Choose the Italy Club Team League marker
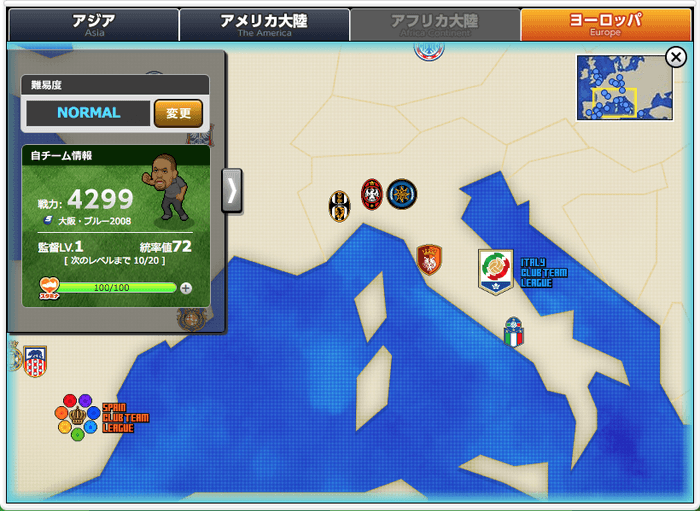This screenshot has height=511, width=700. [496, 272]
